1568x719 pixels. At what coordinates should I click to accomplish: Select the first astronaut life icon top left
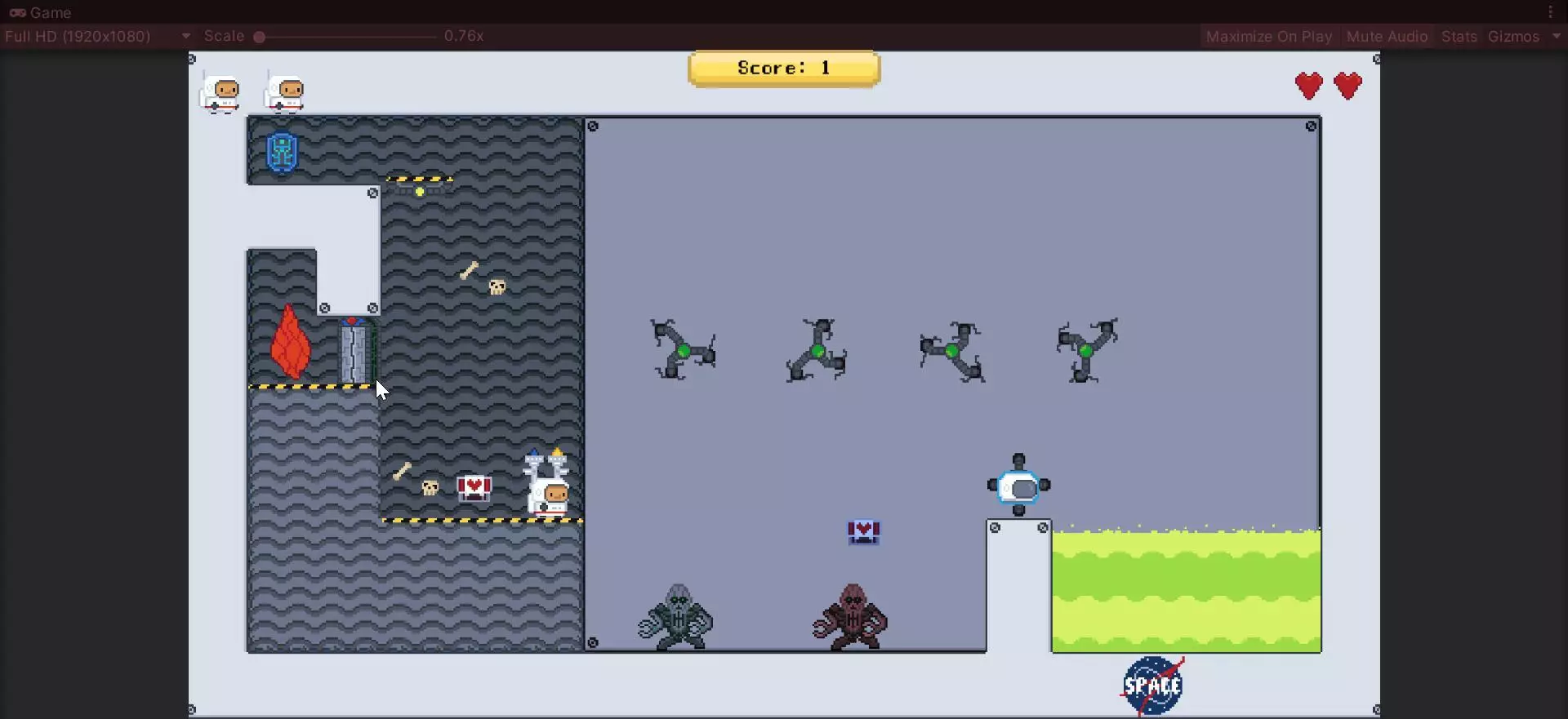(x=219, y=91)
